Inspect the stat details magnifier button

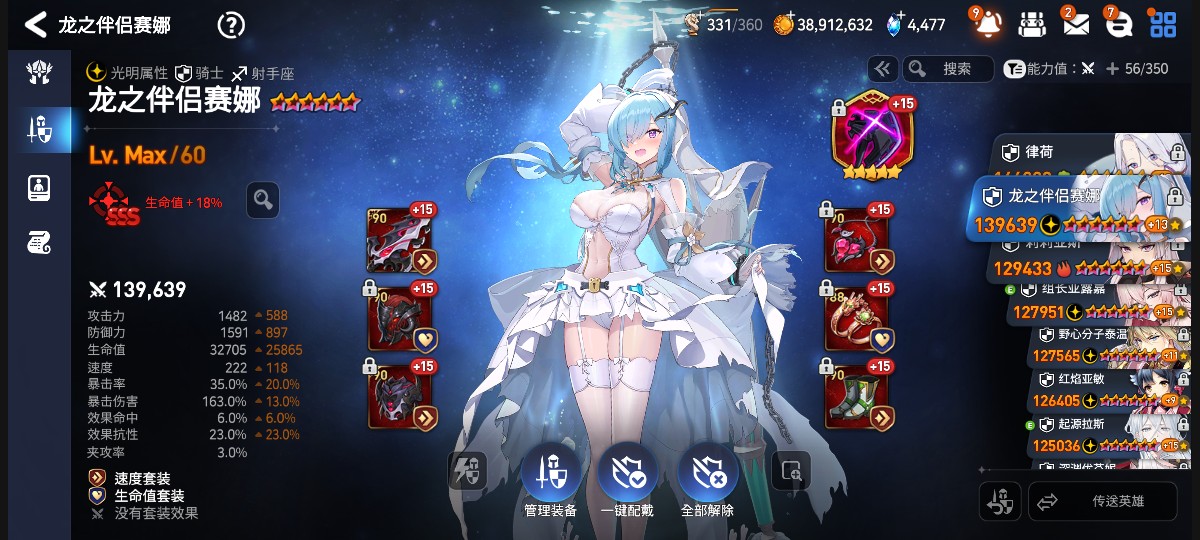coord(263,200)
